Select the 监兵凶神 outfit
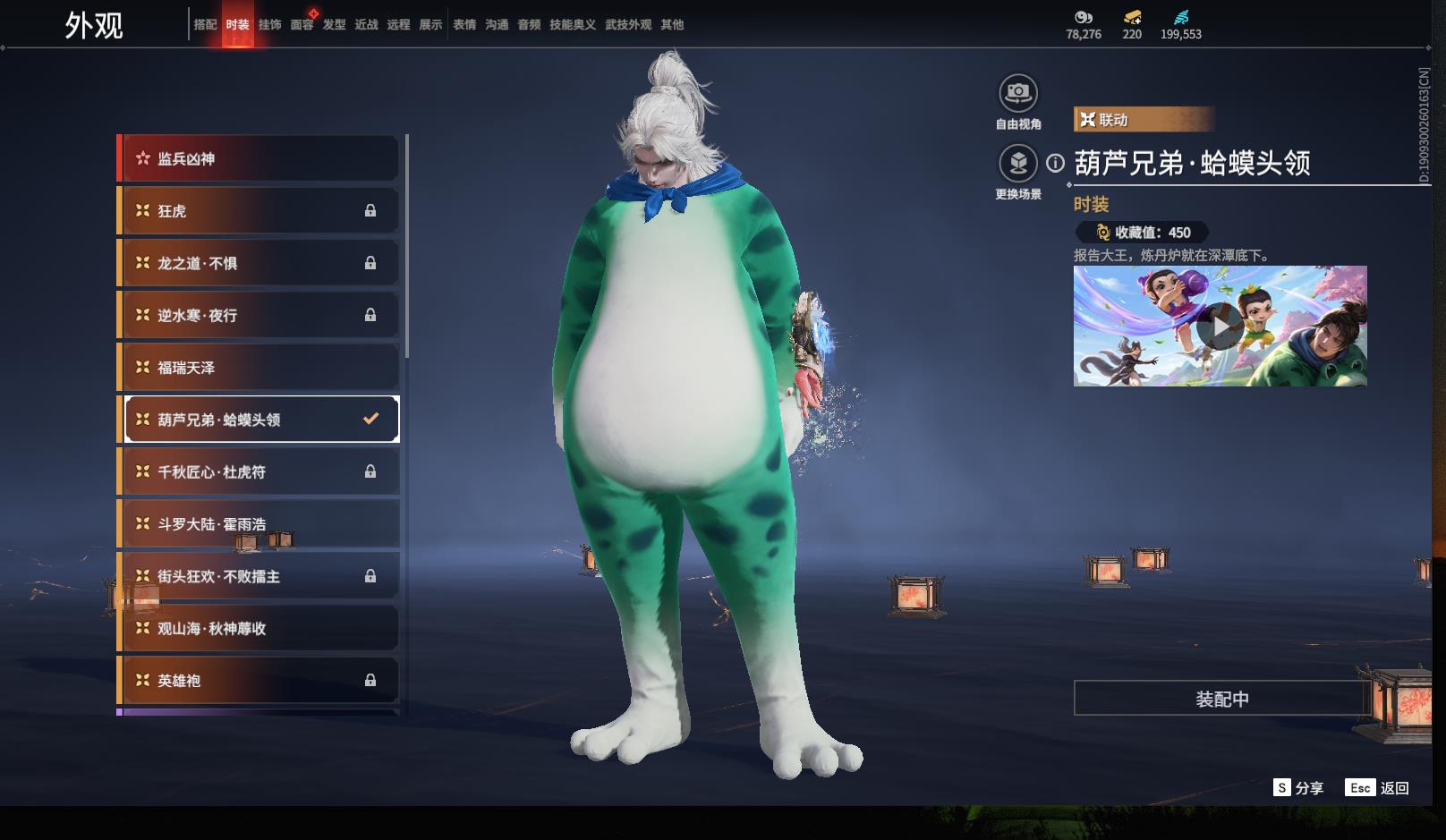Screen dimensions: 1446x840 click(259, 158)
